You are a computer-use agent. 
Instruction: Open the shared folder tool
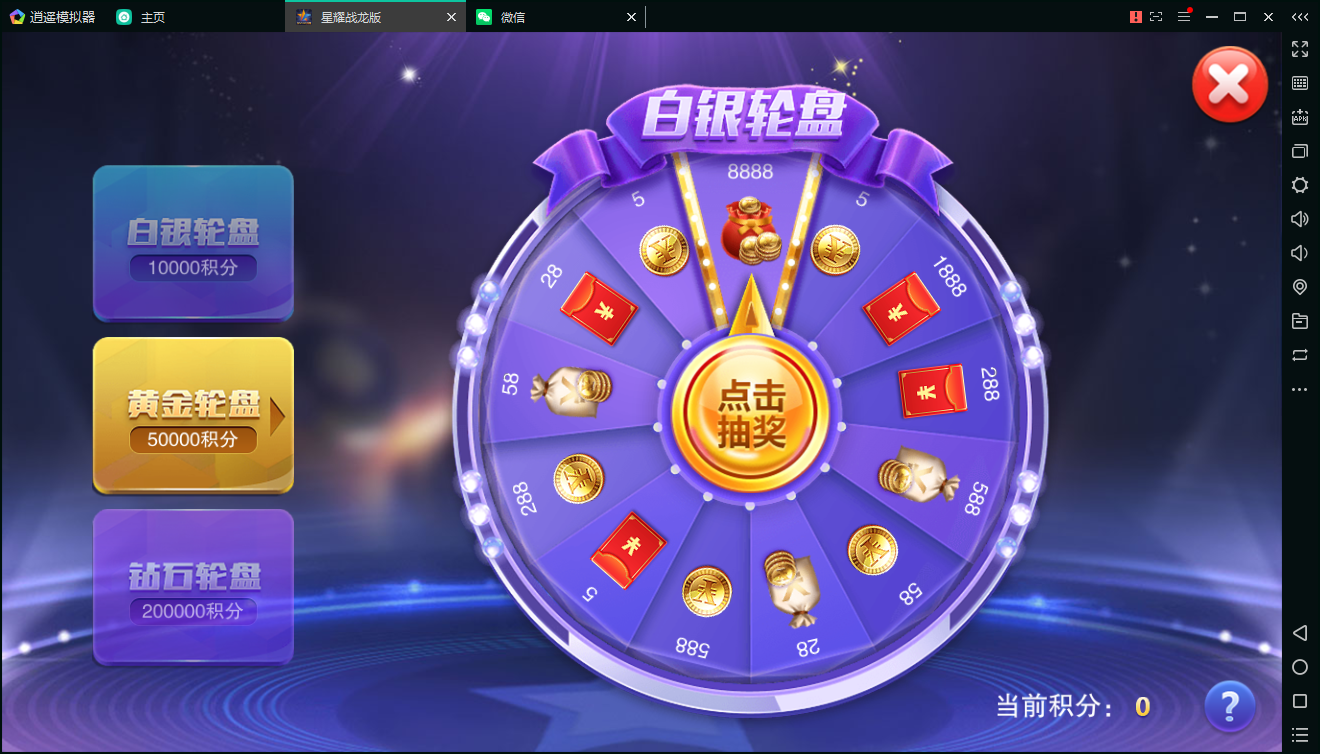coord(1299,321)
